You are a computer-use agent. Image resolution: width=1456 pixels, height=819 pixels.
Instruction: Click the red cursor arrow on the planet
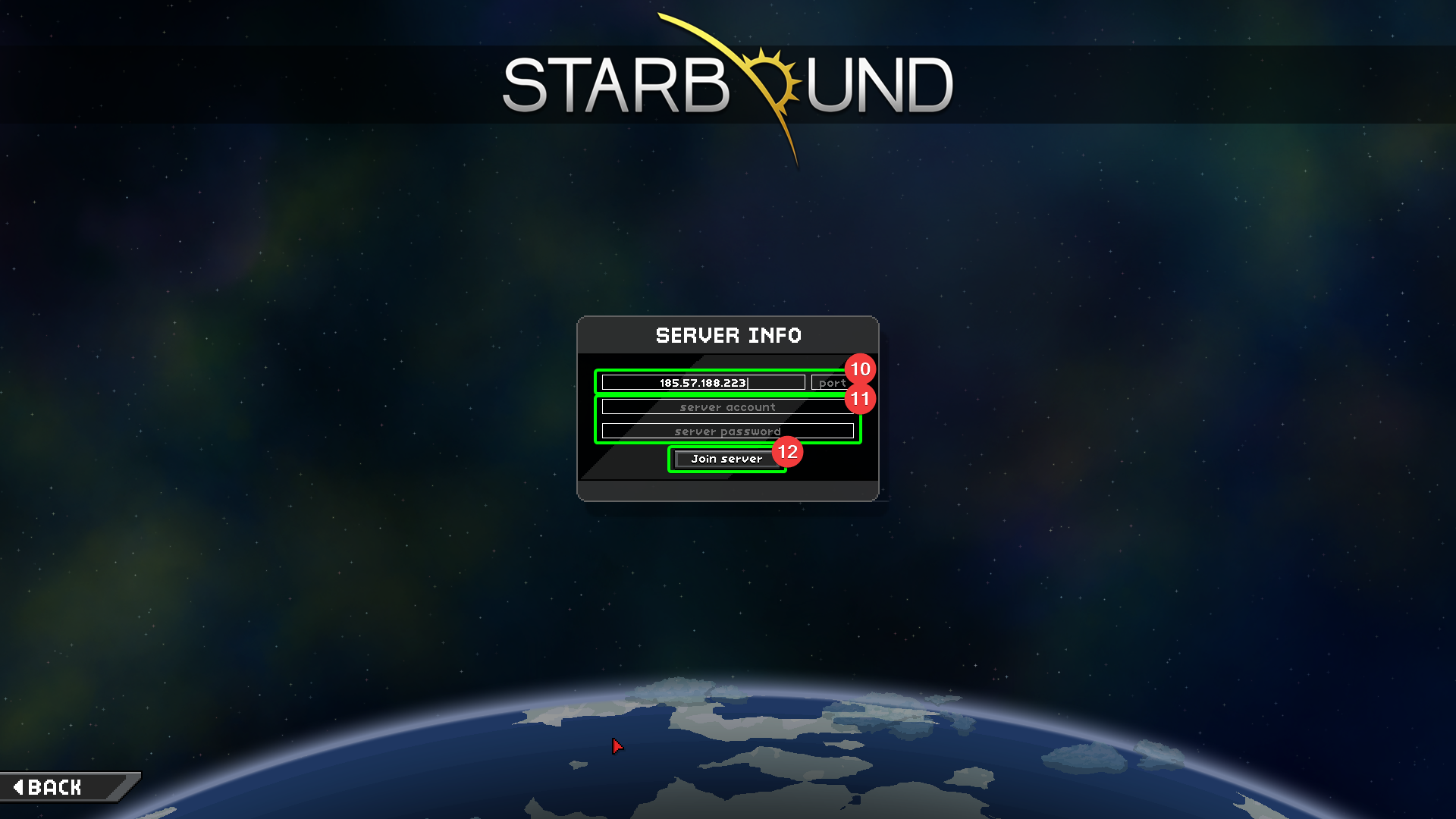617,747
